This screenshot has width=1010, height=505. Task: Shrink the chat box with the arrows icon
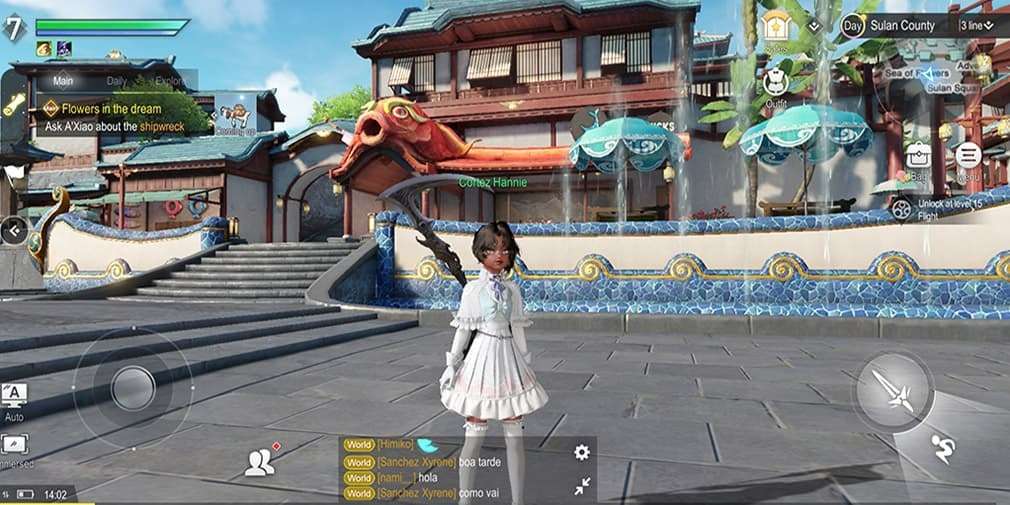point(581,485)
